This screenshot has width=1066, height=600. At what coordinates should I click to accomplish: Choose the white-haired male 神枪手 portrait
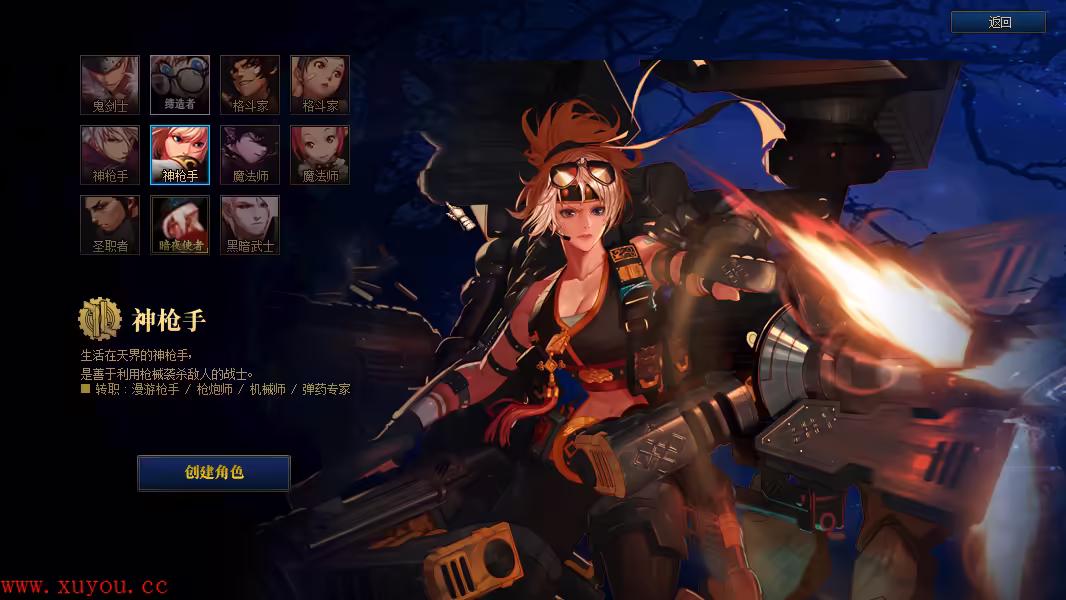coord(110,155)
